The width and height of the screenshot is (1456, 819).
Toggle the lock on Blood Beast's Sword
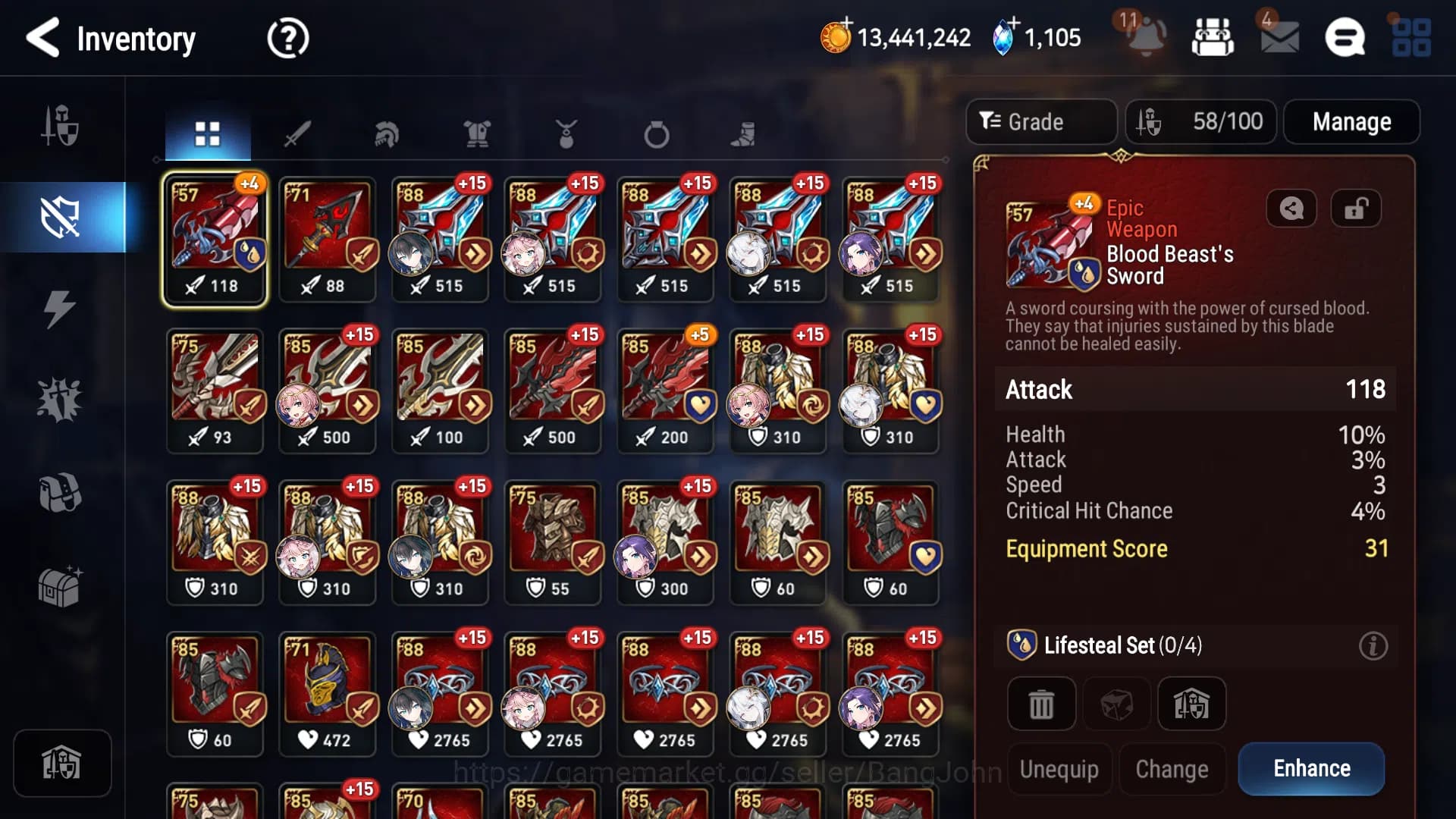[1356, 209]
